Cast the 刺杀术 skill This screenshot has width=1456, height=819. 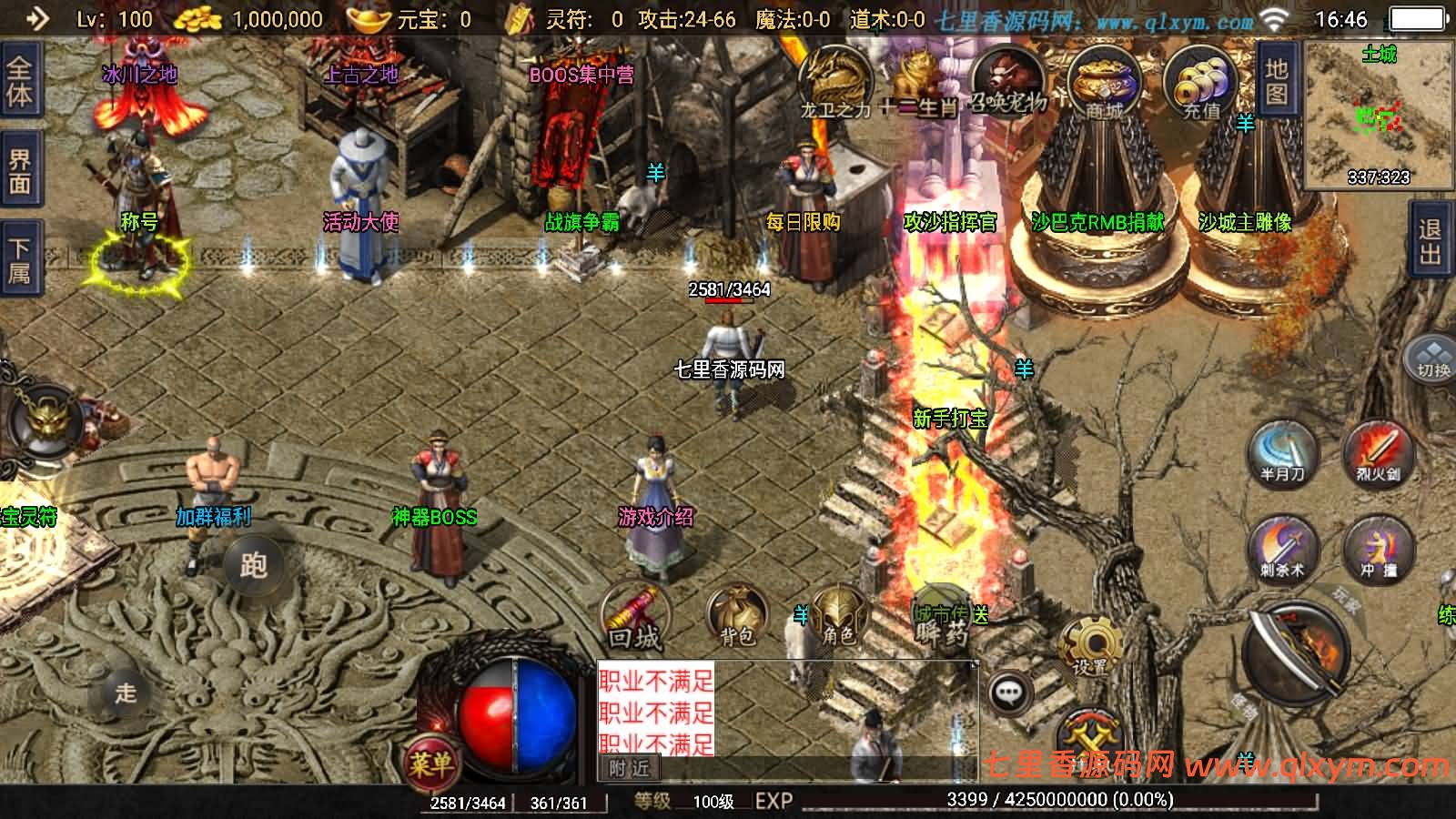[1282, 547]
